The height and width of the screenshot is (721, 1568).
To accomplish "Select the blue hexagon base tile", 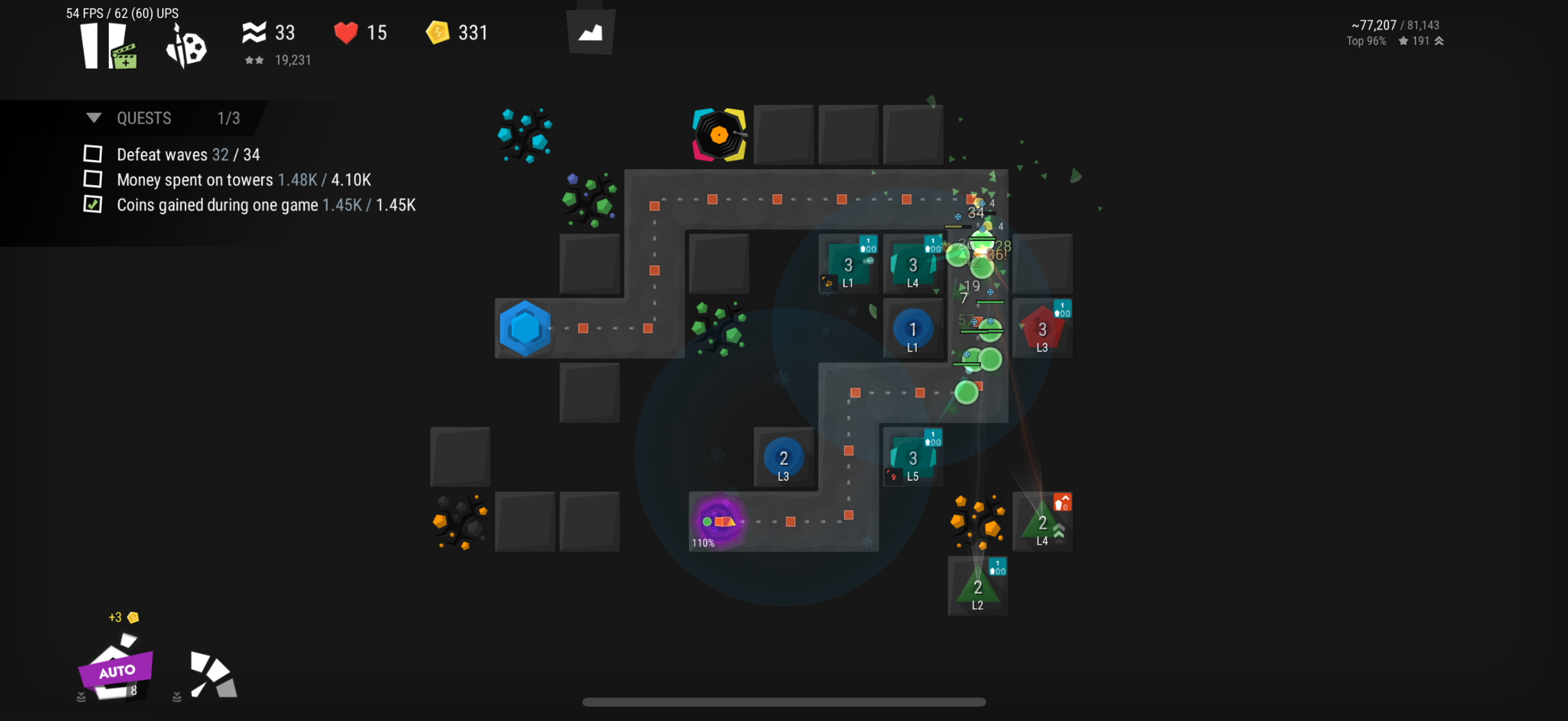I will (x=524, y=329).
